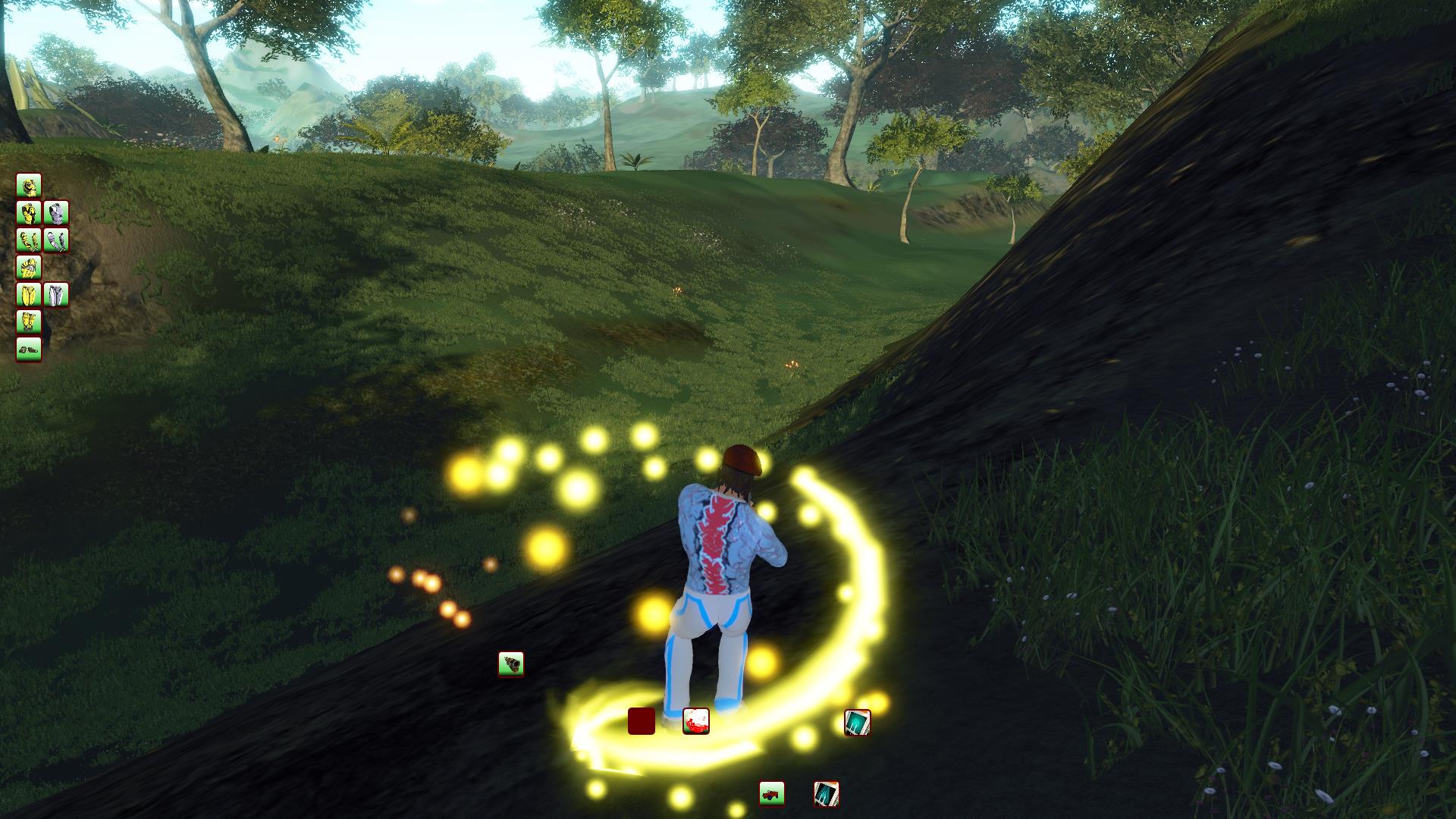Select the grey thigh guards icon
This screenshot has height=819, width=1456.
(56, 294)
